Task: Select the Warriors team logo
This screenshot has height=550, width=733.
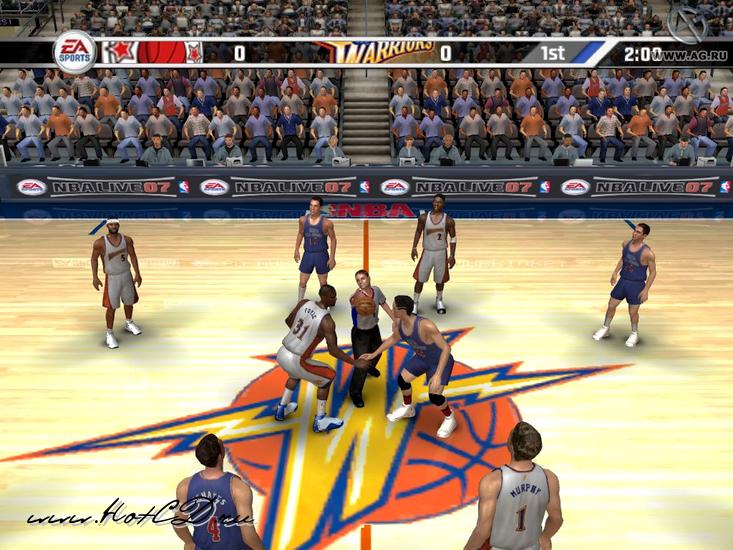Action: click(x=375, y=52)
